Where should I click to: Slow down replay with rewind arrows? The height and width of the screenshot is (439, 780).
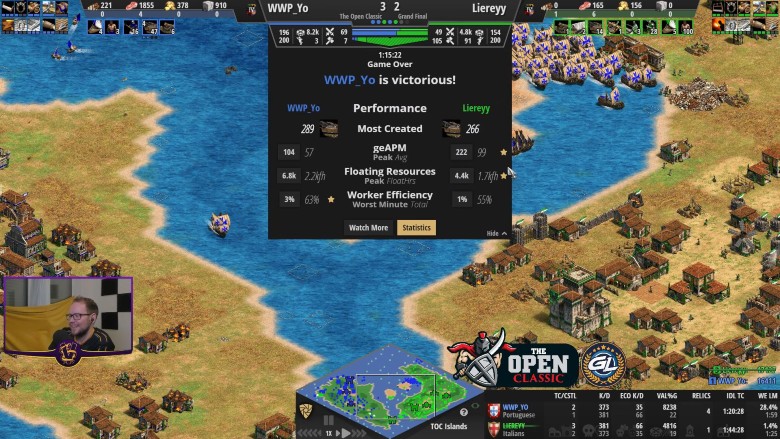311,433
